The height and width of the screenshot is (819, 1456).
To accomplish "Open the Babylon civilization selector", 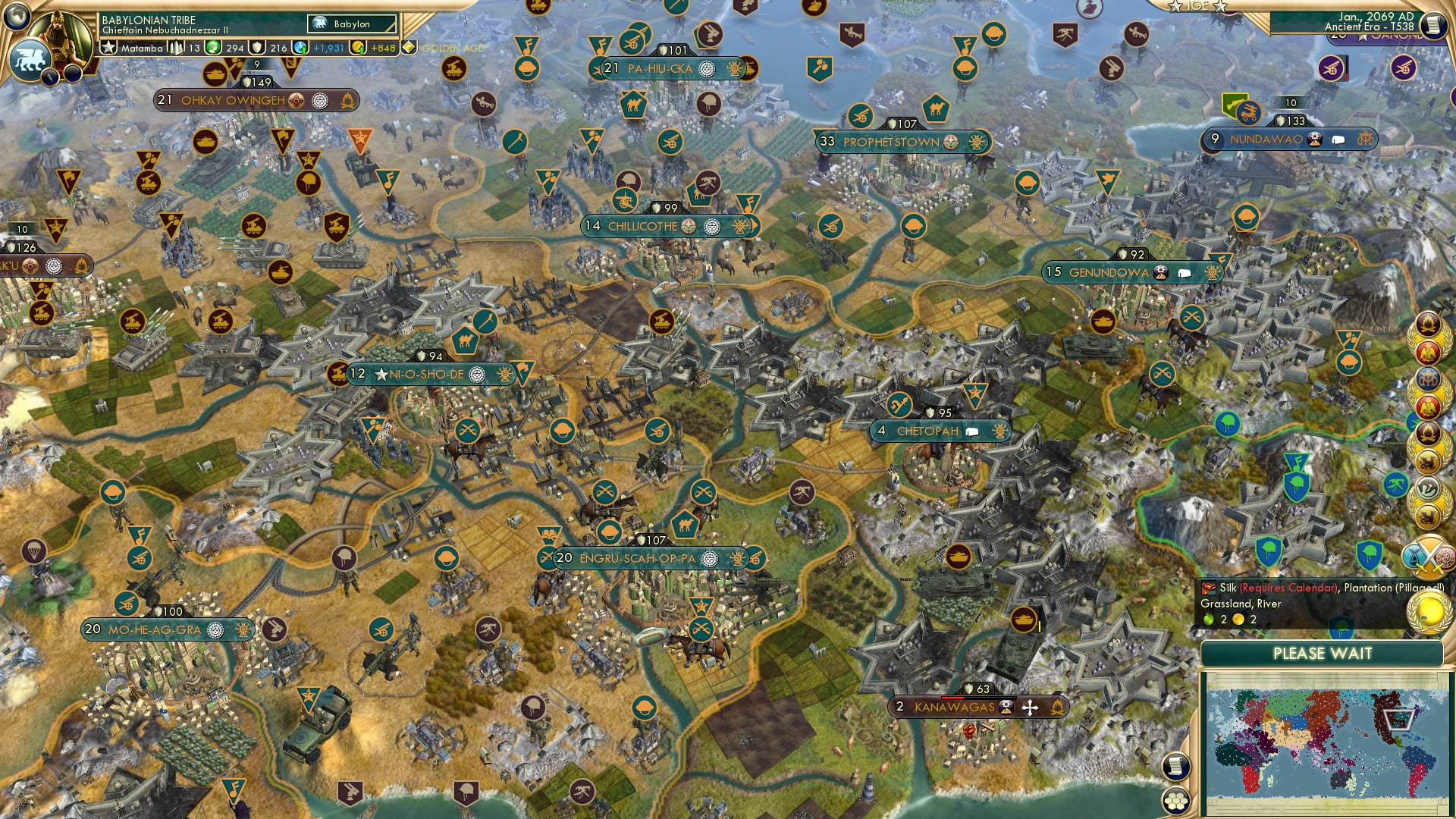I will click(x=350, y=24).
